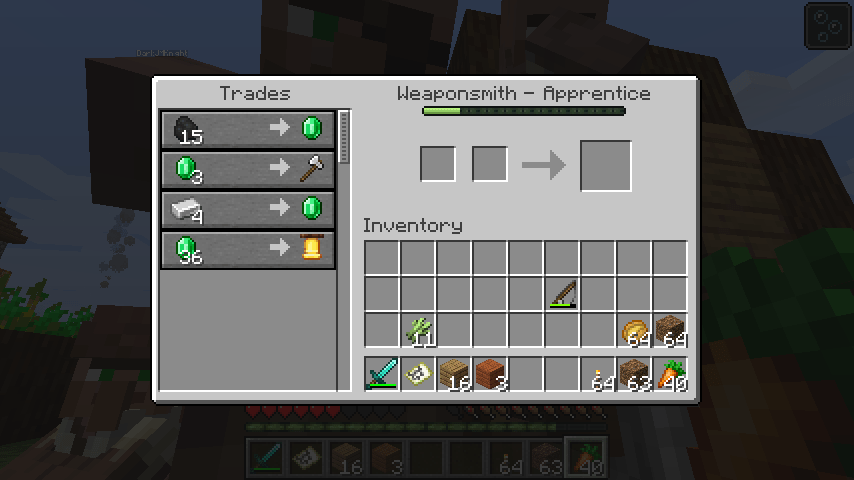Grab the stack of 40 carrots
The width and height of the screenshot is (854, 480).
point(670,374)
